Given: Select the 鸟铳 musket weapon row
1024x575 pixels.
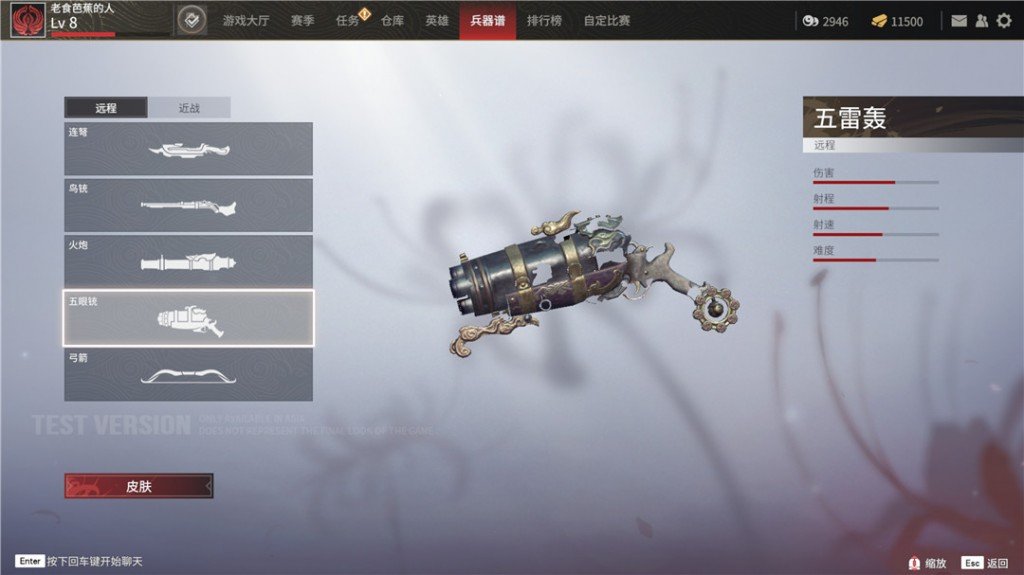Looking at the screenshot, I should point(188,205).
